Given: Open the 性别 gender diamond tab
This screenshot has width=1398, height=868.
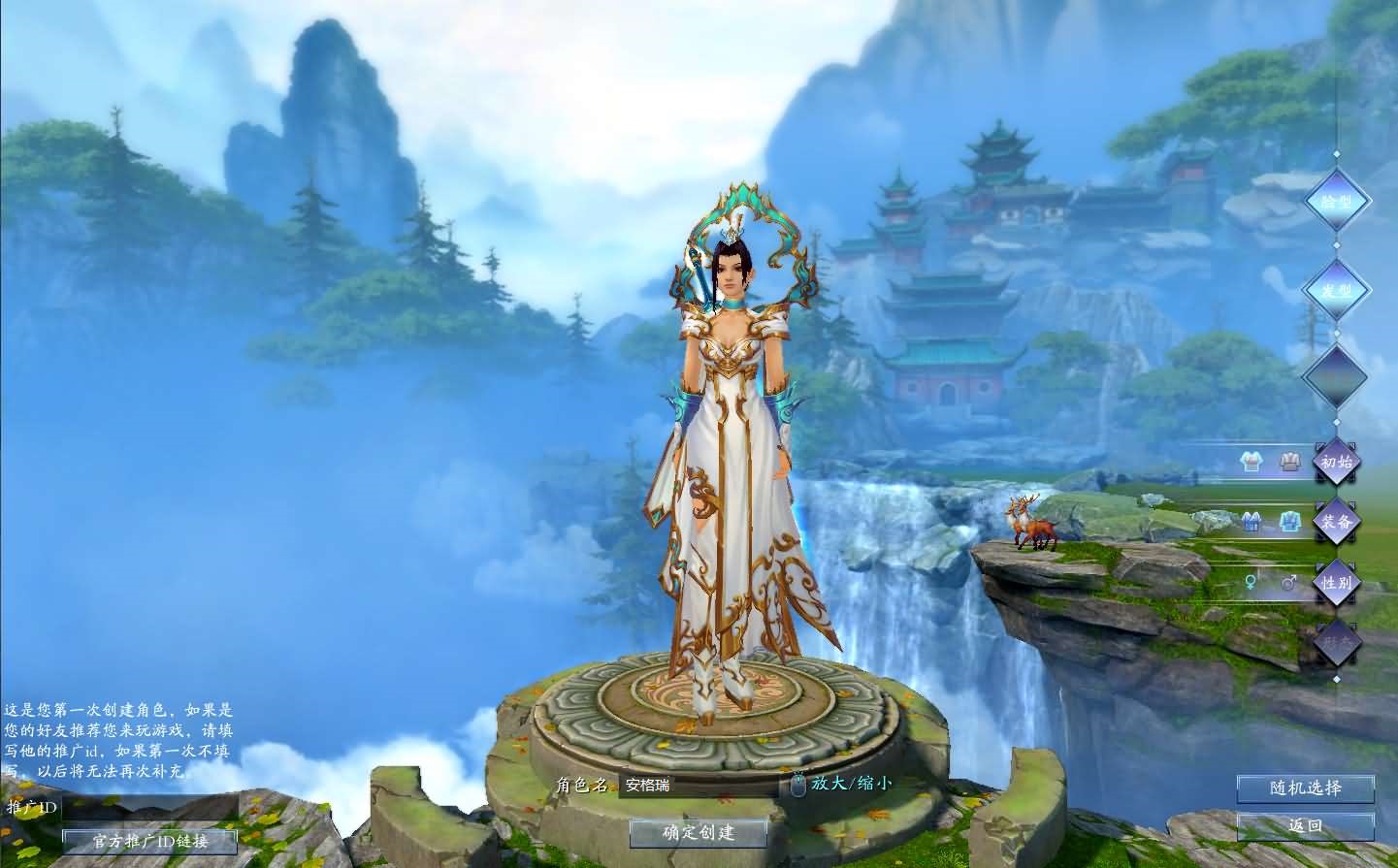Looking at the screenshot, I should 1337,583.
